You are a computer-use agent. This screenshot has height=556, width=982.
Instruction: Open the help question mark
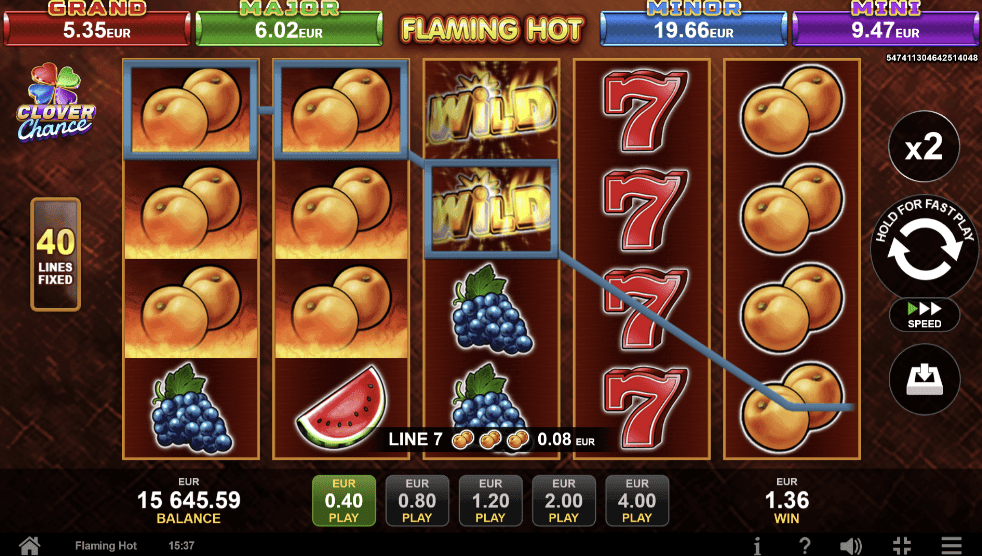804,545
